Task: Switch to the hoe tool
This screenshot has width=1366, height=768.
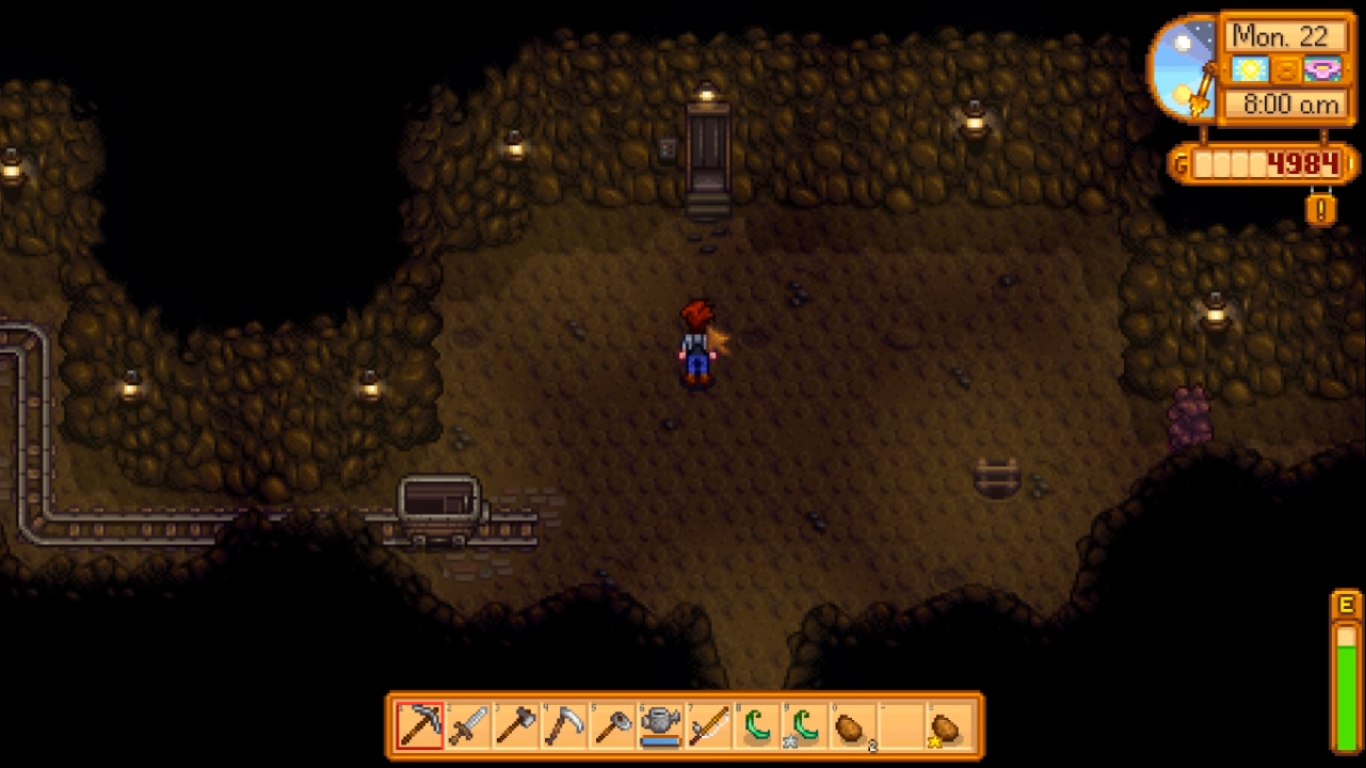Action: pos(612,726)
